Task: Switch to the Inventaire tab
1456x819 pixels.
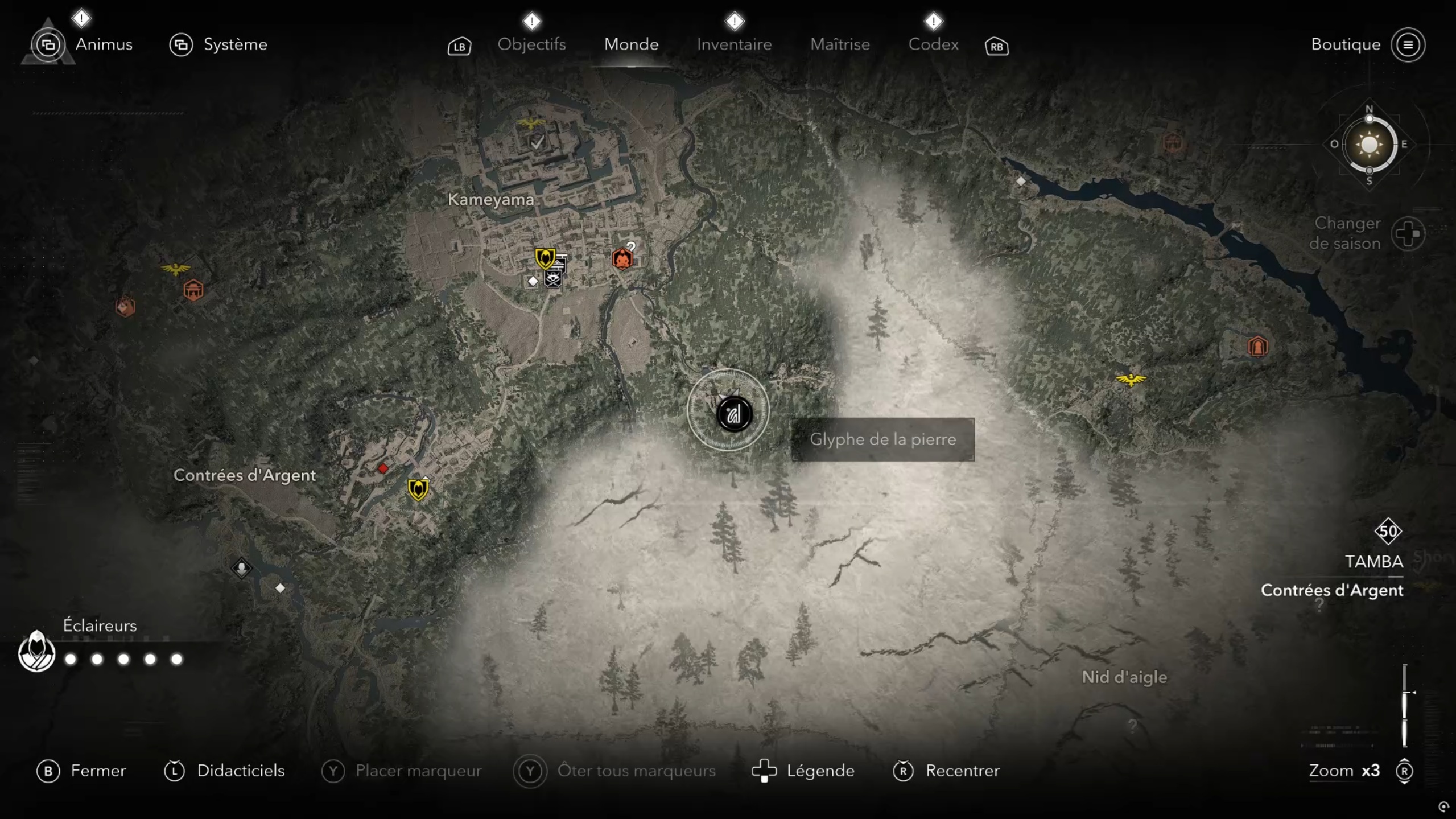Action: 734,44
